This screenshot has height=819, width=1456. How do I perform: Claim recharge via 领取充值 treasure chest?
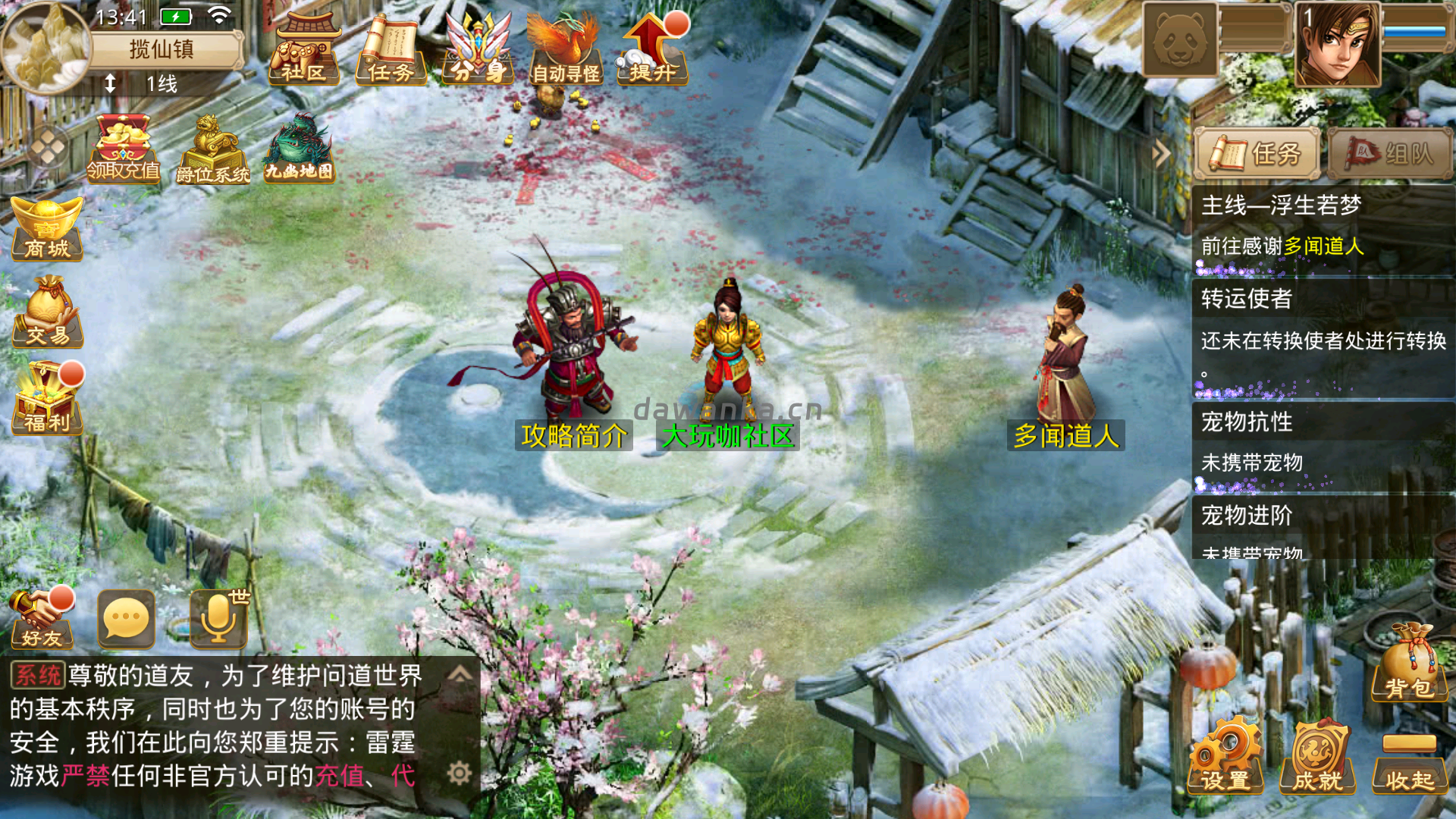pos(123,149)
